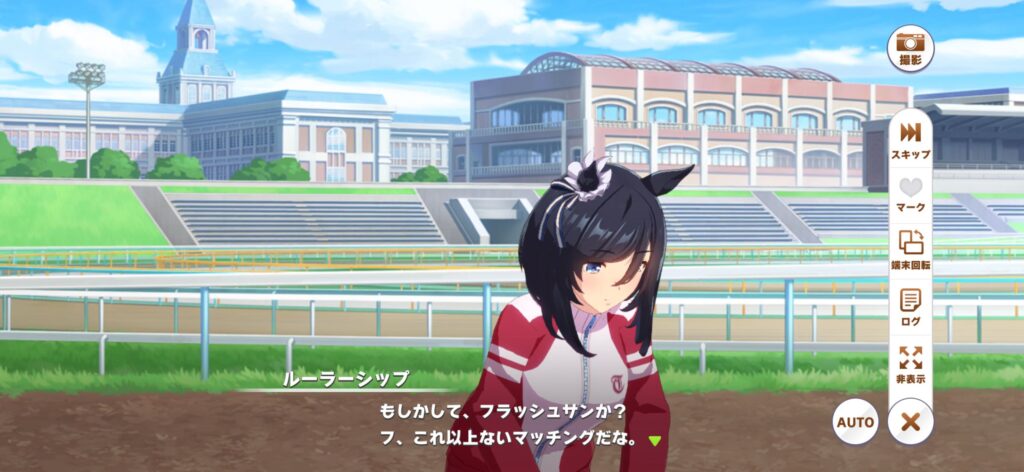Open the dialogue ログ history
This screenshot has width=1024, height=472.
[x=910, y=305]
